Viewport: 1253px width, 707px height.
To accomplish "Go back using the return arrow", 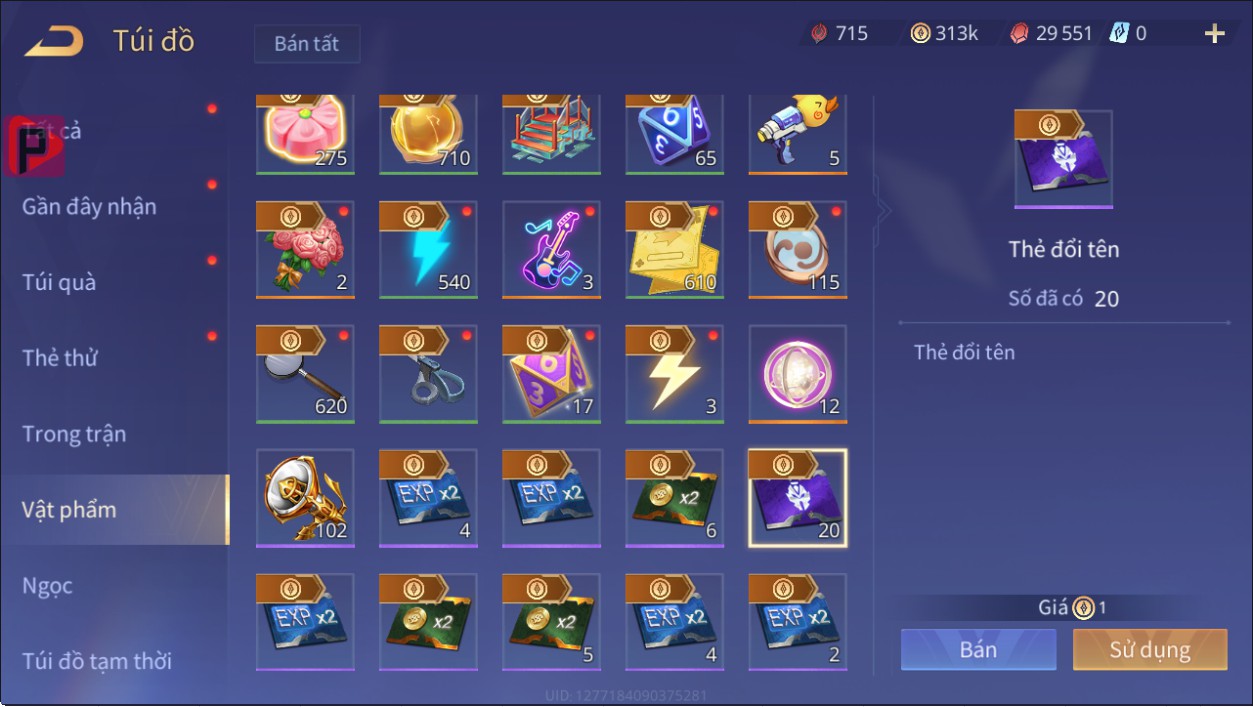I will (54, 42).
